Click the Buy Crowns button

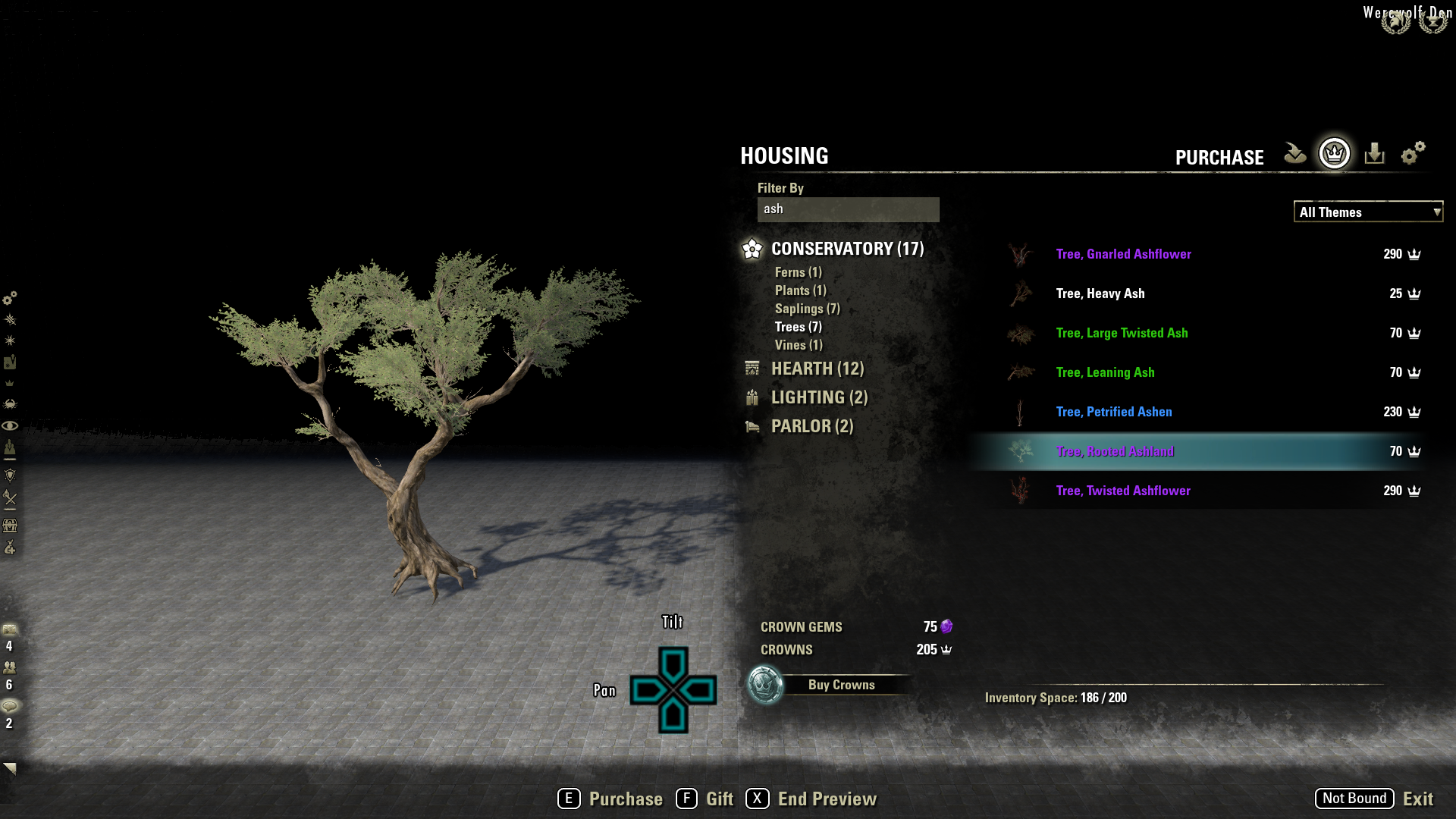(x=842, y=684)
